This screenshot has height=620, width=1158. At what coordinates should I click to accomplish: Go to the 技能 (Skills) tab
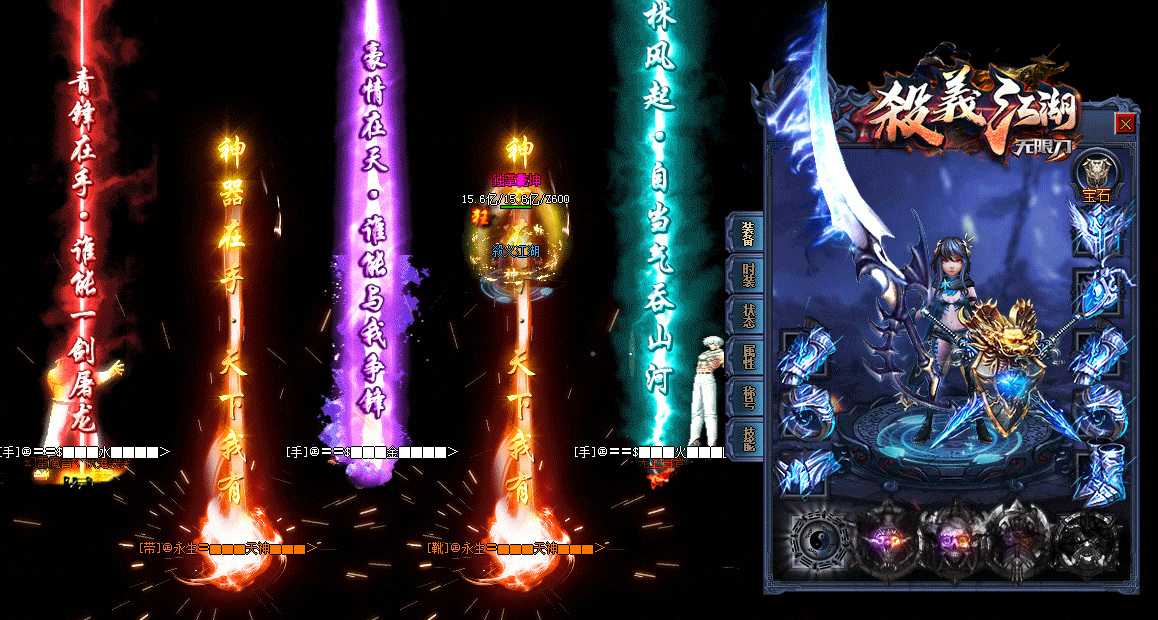[x=748, y=439]
